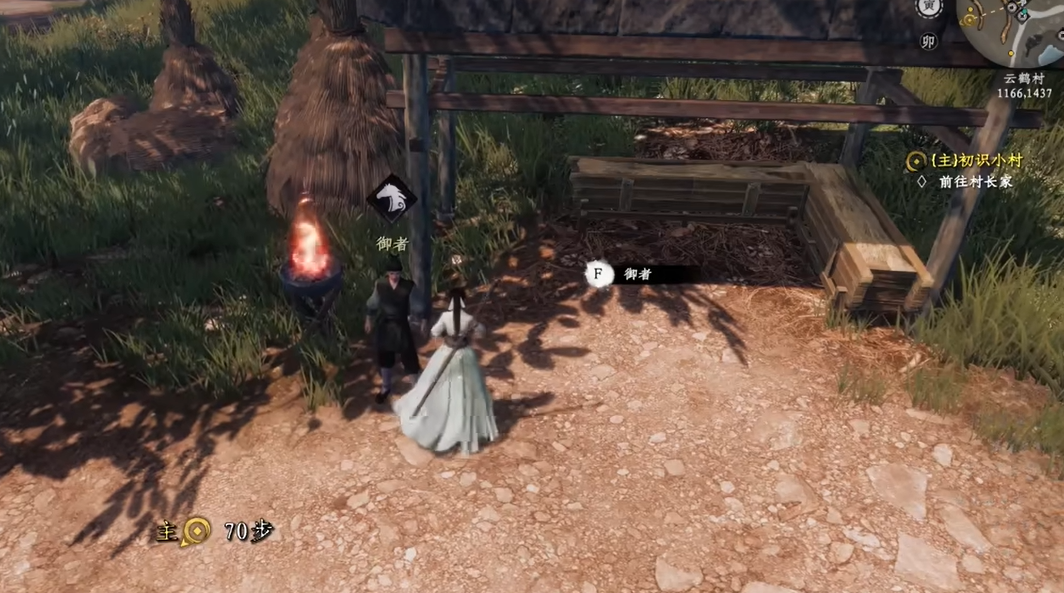Click the 寅 time dial icon
This screenshot has width=1064, height=593.
pyautogui.click(x=929, y=8)
